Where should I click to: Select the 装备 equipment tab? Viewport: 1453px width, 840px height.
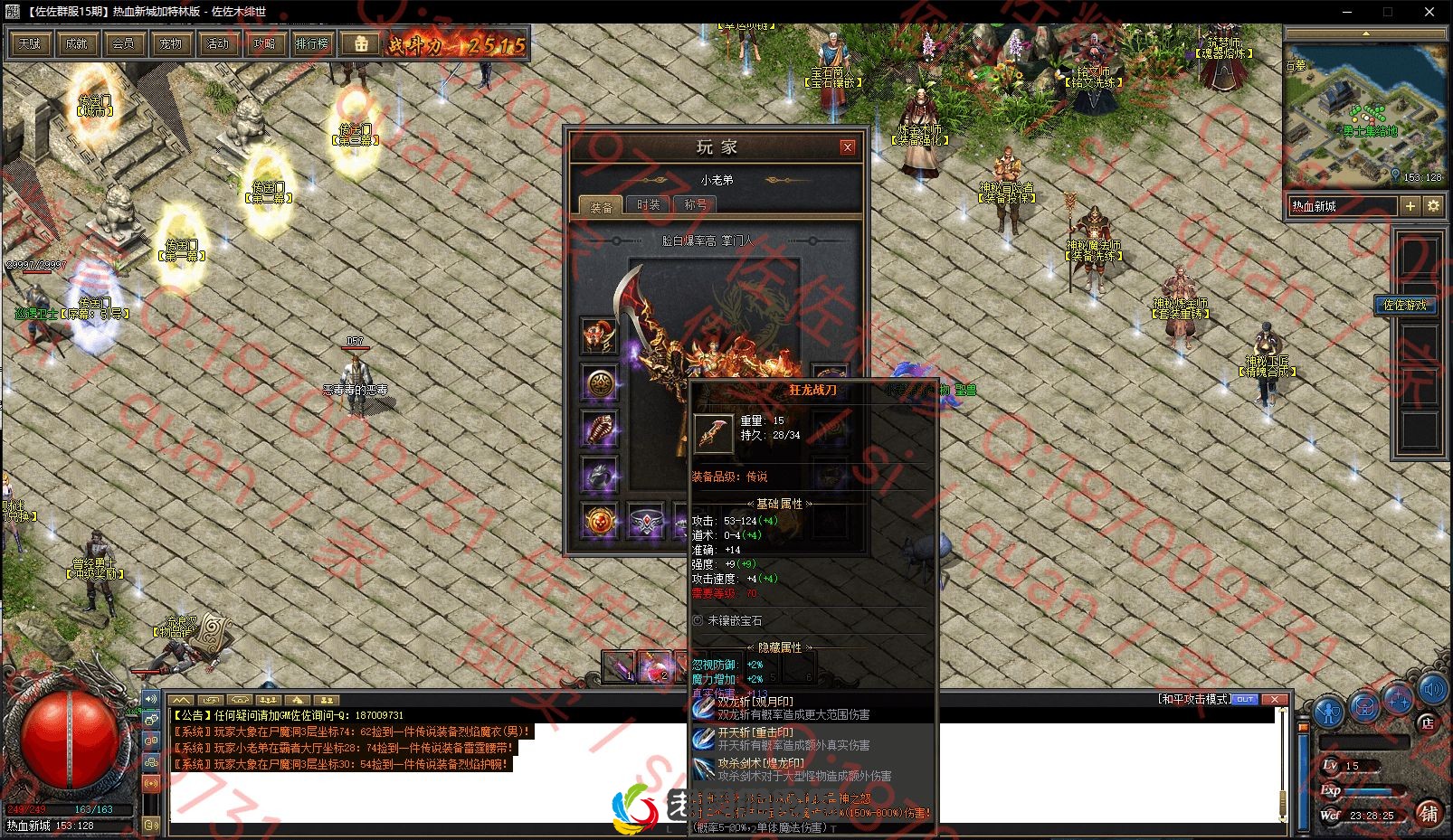tap(602, 206)
